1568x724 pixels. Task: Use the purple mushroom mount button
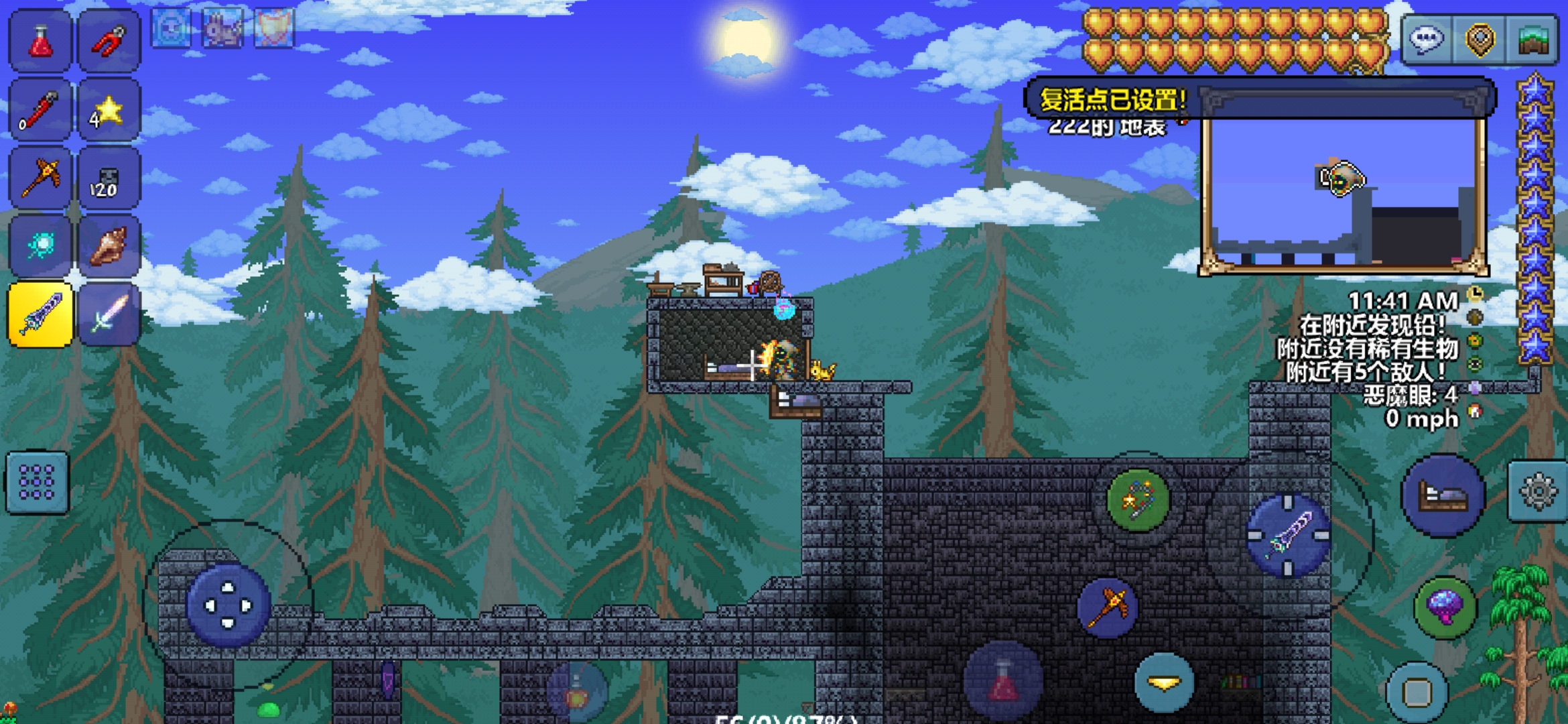(1445, 607)
